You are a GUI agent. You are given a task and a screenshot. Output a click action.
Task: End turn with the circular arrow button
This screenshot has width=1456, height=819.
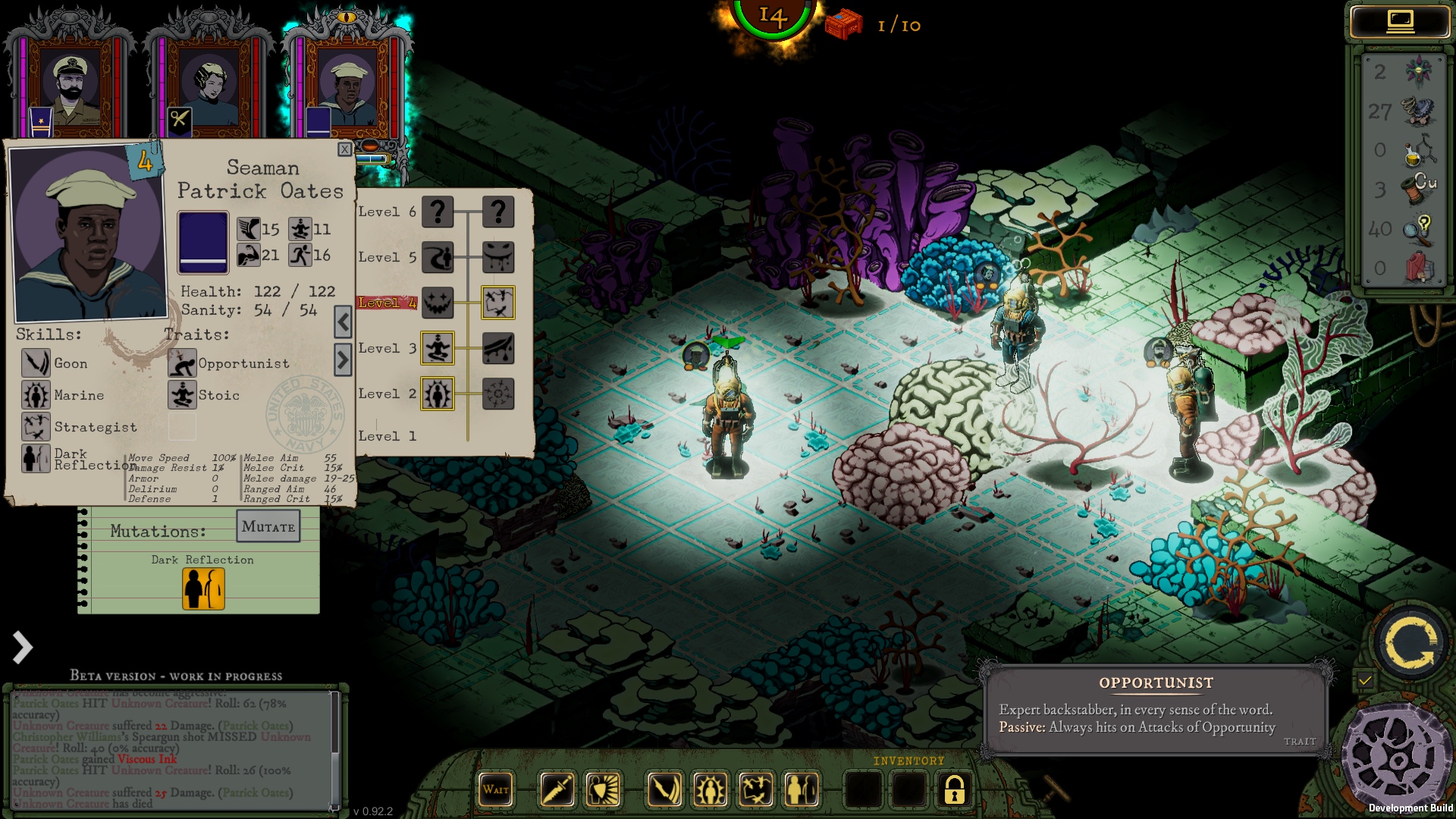click(1410, 643)
